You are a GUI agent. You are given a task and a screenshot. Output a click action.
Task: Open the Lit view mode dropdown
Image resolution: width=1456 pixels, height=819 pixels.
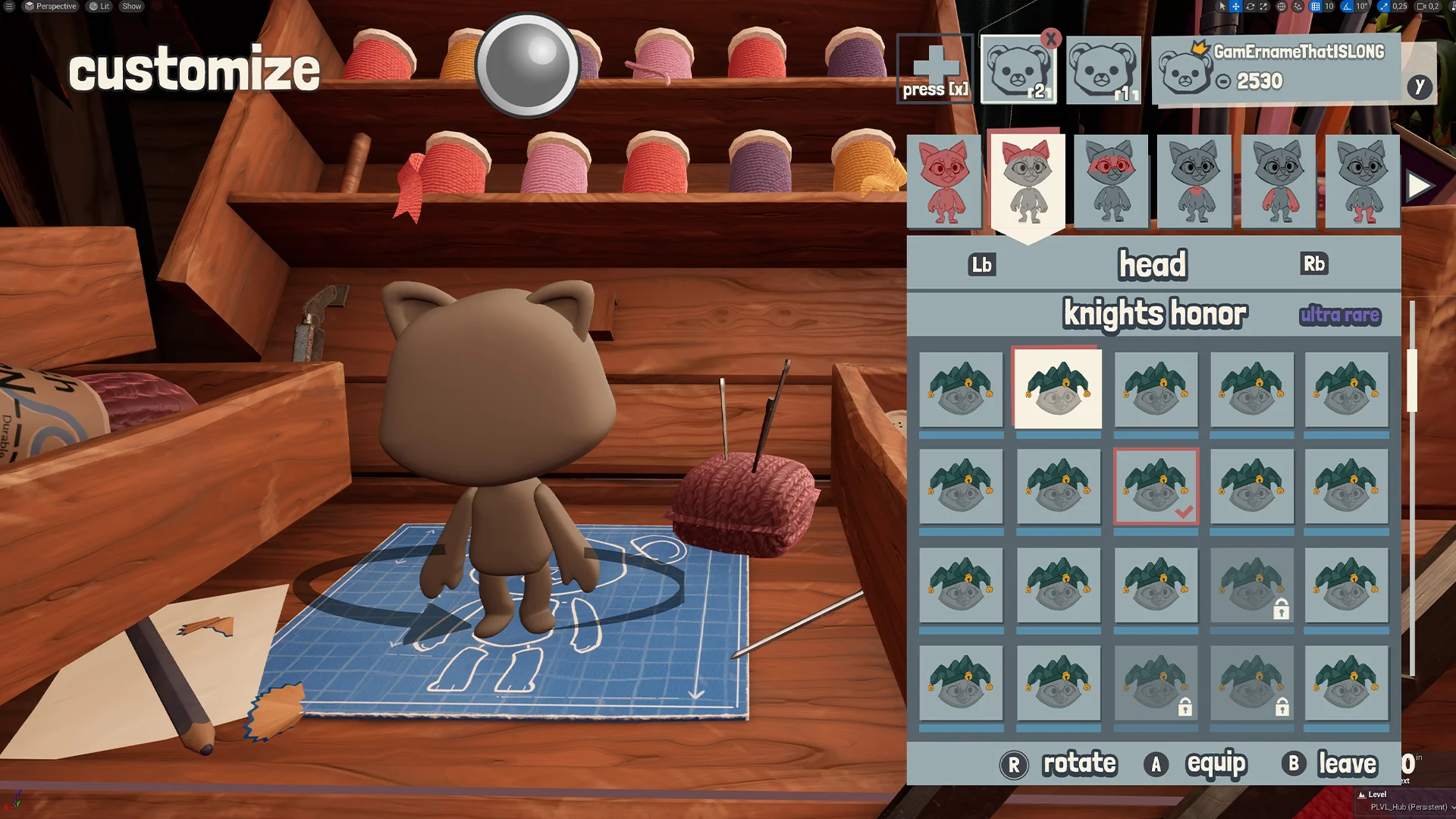(99, 6)
